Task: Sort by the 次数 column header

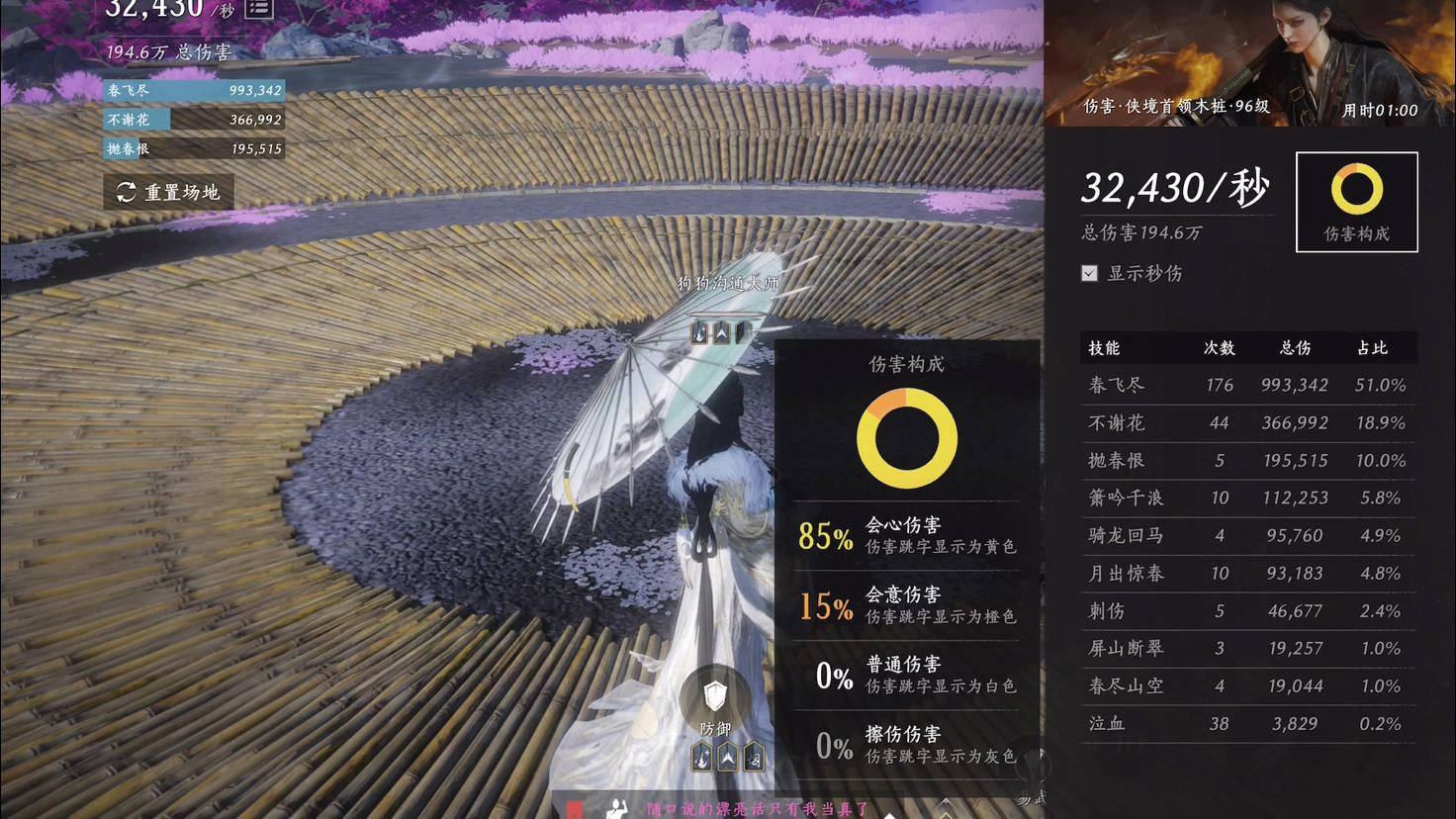Action: pyautogui.click(x=1219, y=348)
